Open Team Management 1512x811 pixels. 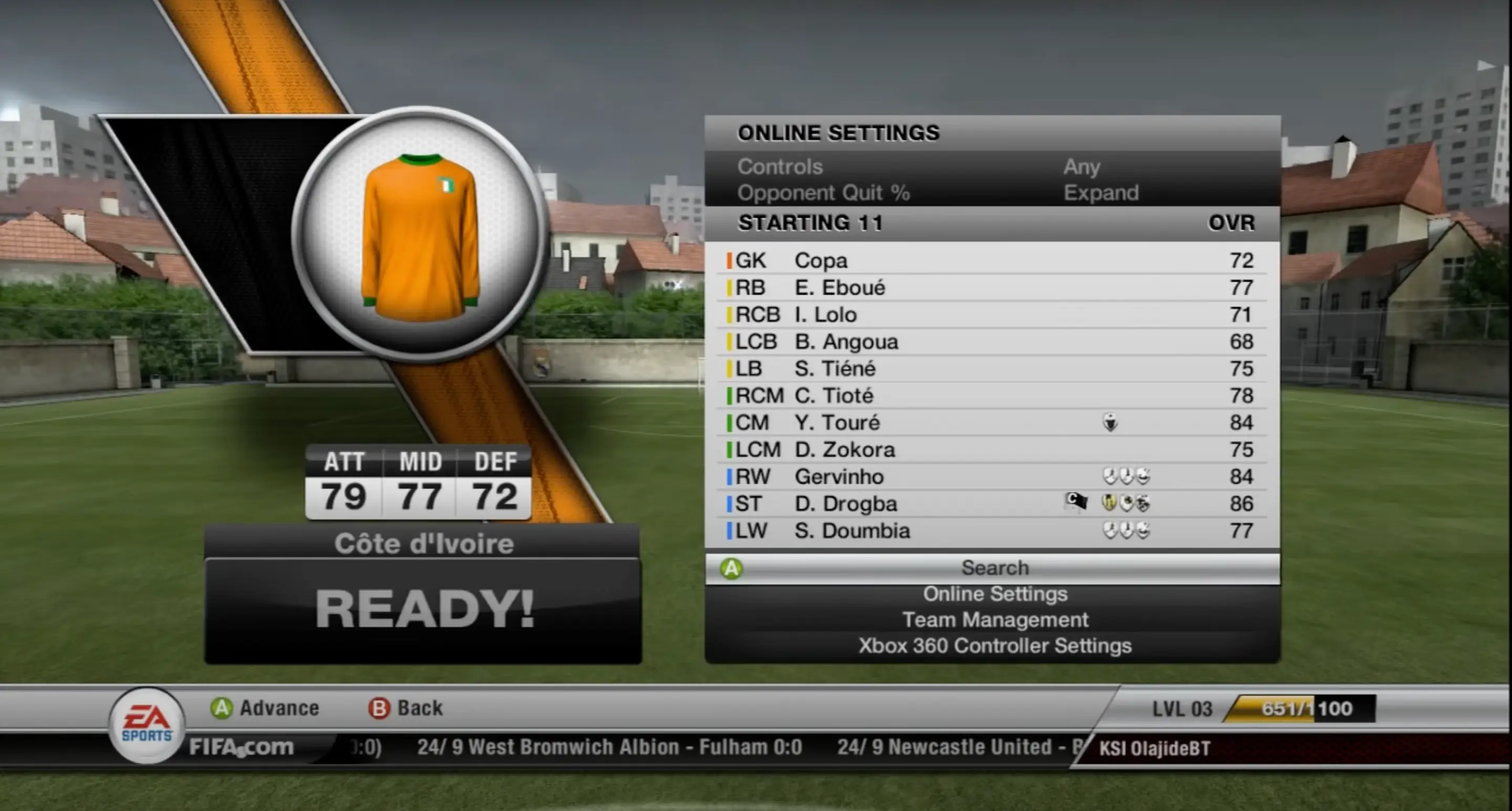pyautogui.click(x=996, y=620)
